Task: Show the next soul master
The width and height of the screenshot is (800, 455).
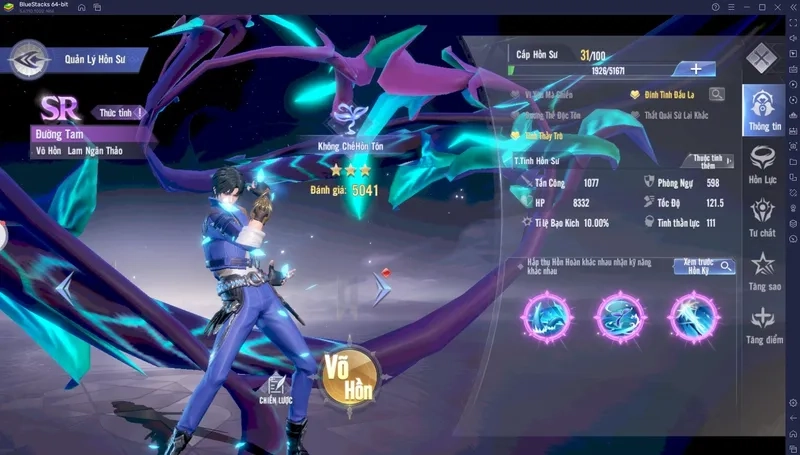Action: pyautogui.click(x=381, y=288)
